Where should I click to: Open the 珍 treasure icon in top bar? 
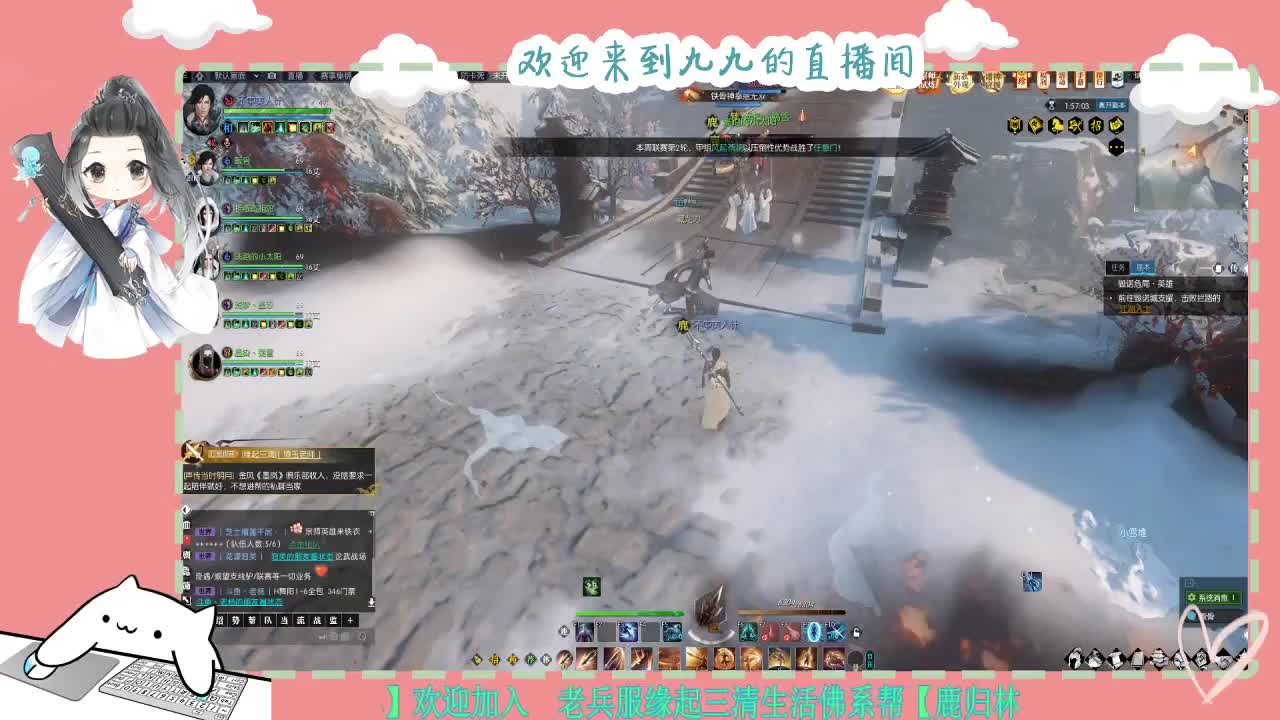(1020, 80)
